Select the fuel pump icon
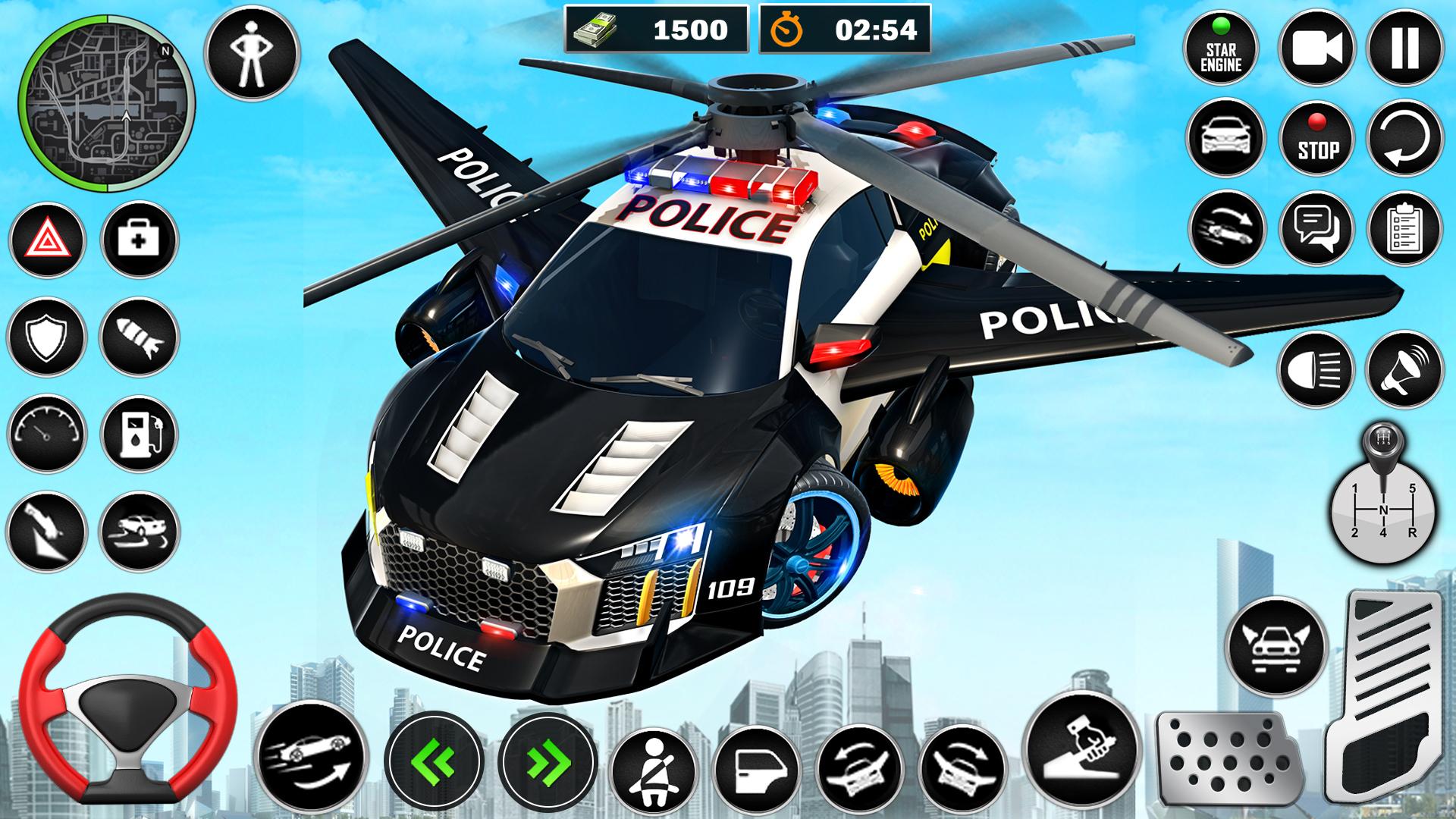 (x=139, y=433)
